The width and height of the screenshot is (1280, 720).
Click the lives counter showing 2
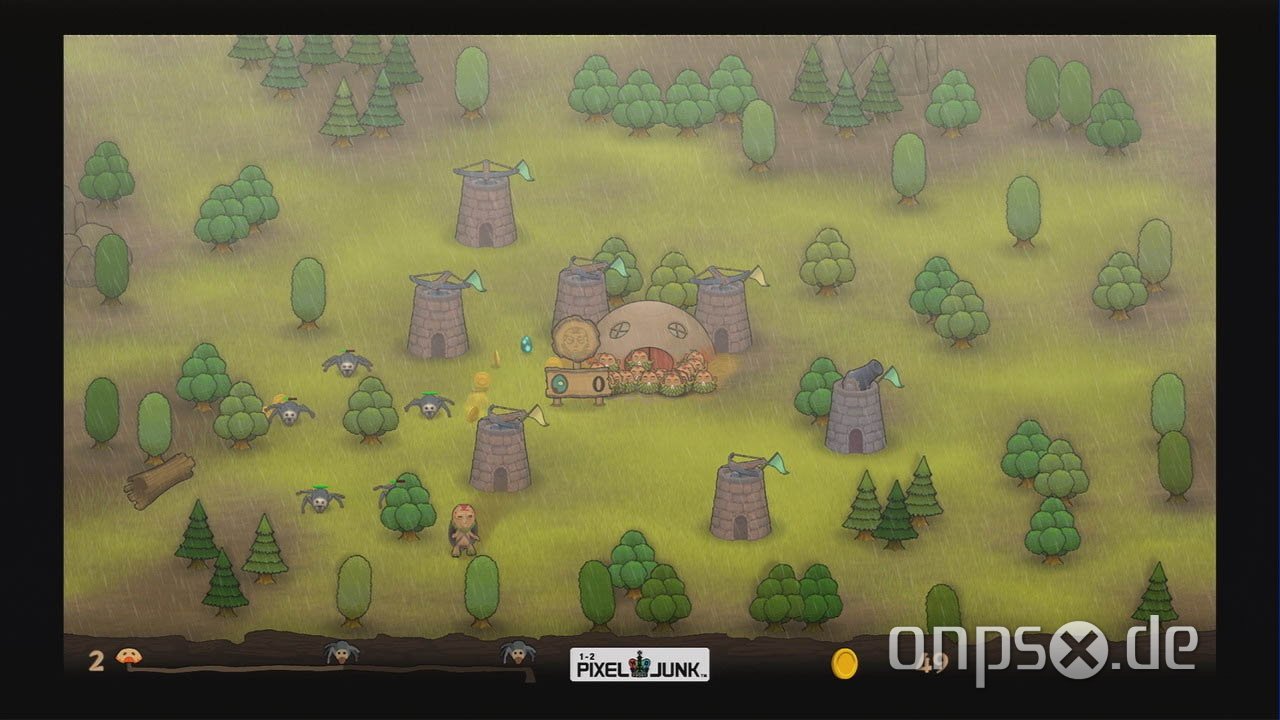click(x=95, y=660)
